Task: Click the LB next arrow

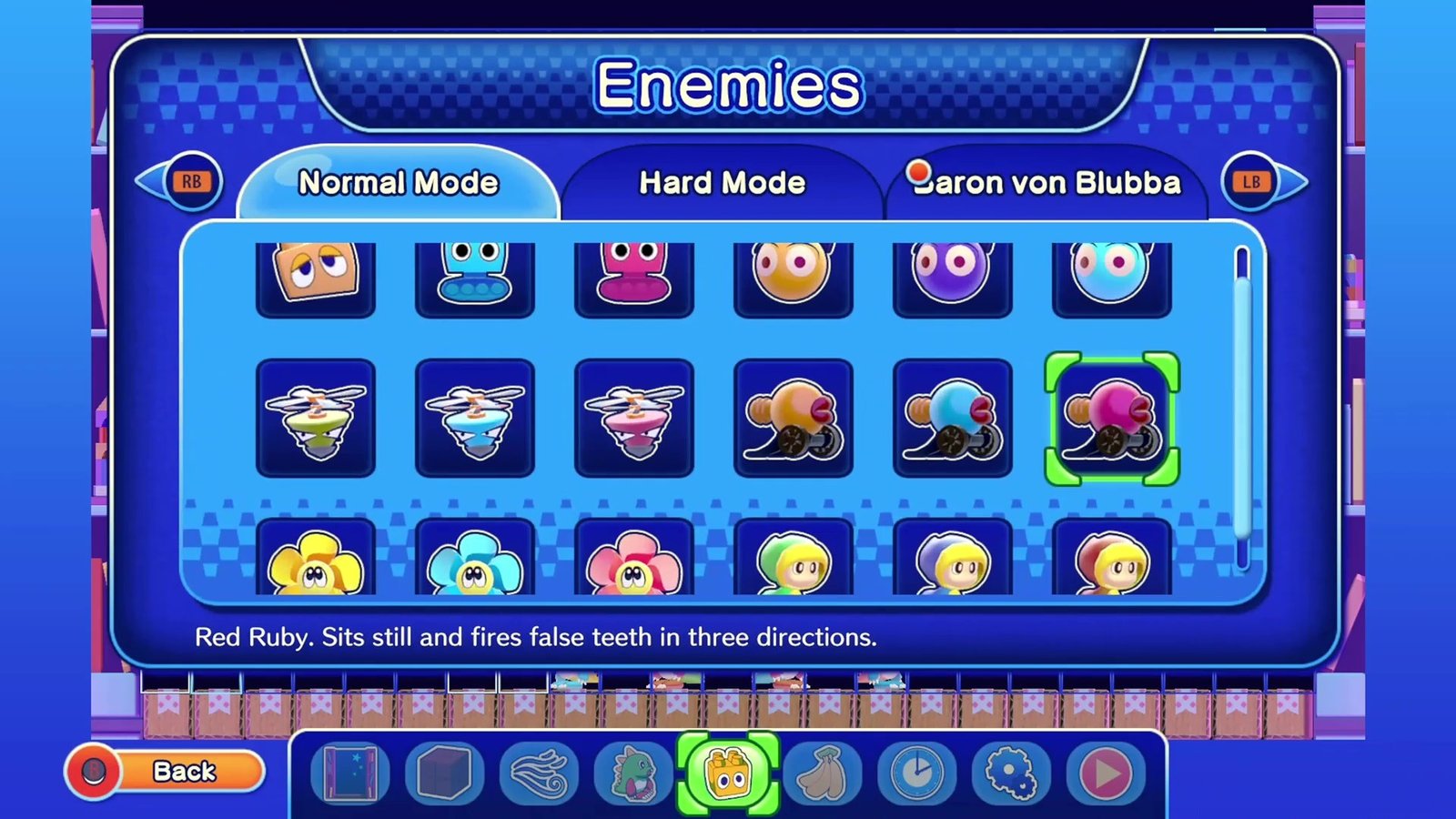Action: coord(1250,182)
